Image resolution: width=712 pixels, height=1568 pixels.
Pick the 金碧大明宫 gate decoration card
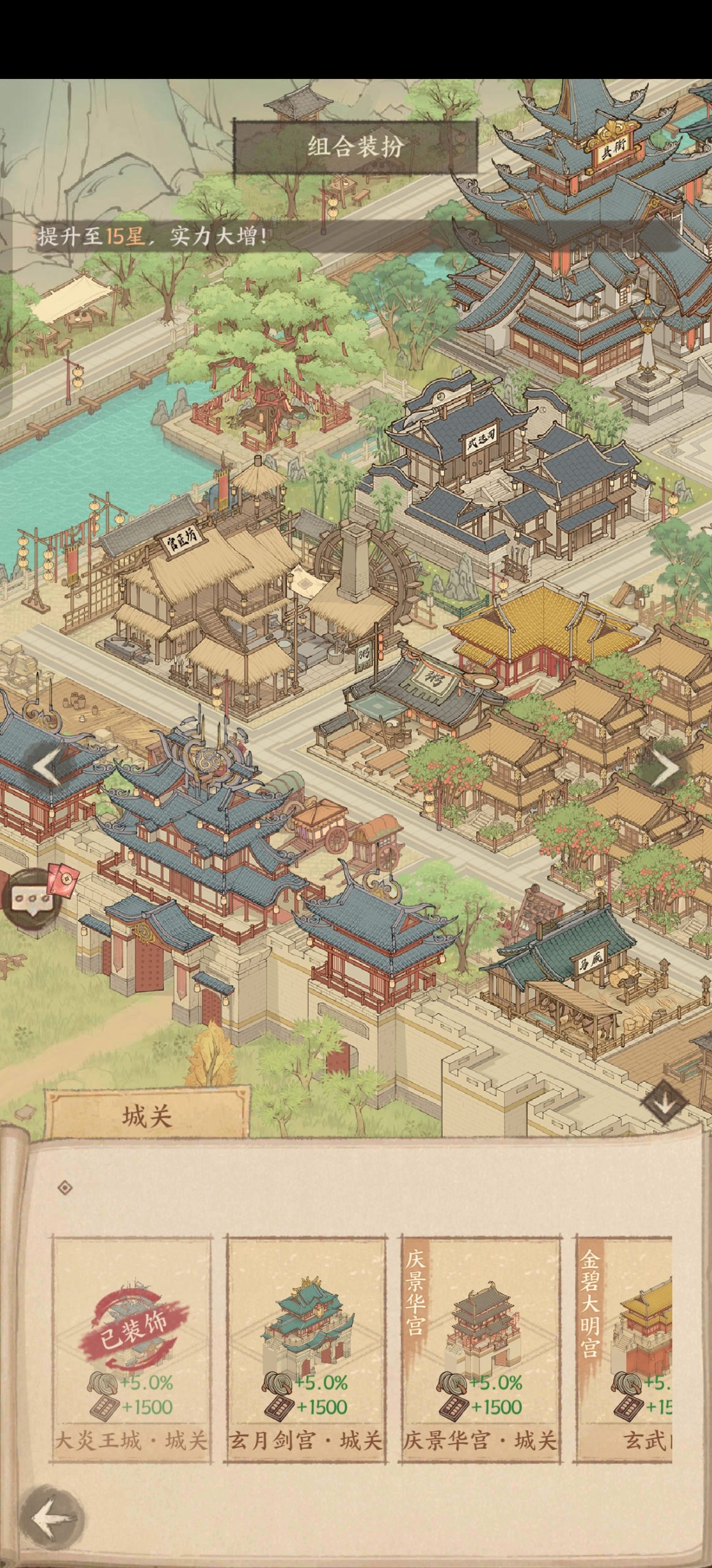(x=626, y=1347)
